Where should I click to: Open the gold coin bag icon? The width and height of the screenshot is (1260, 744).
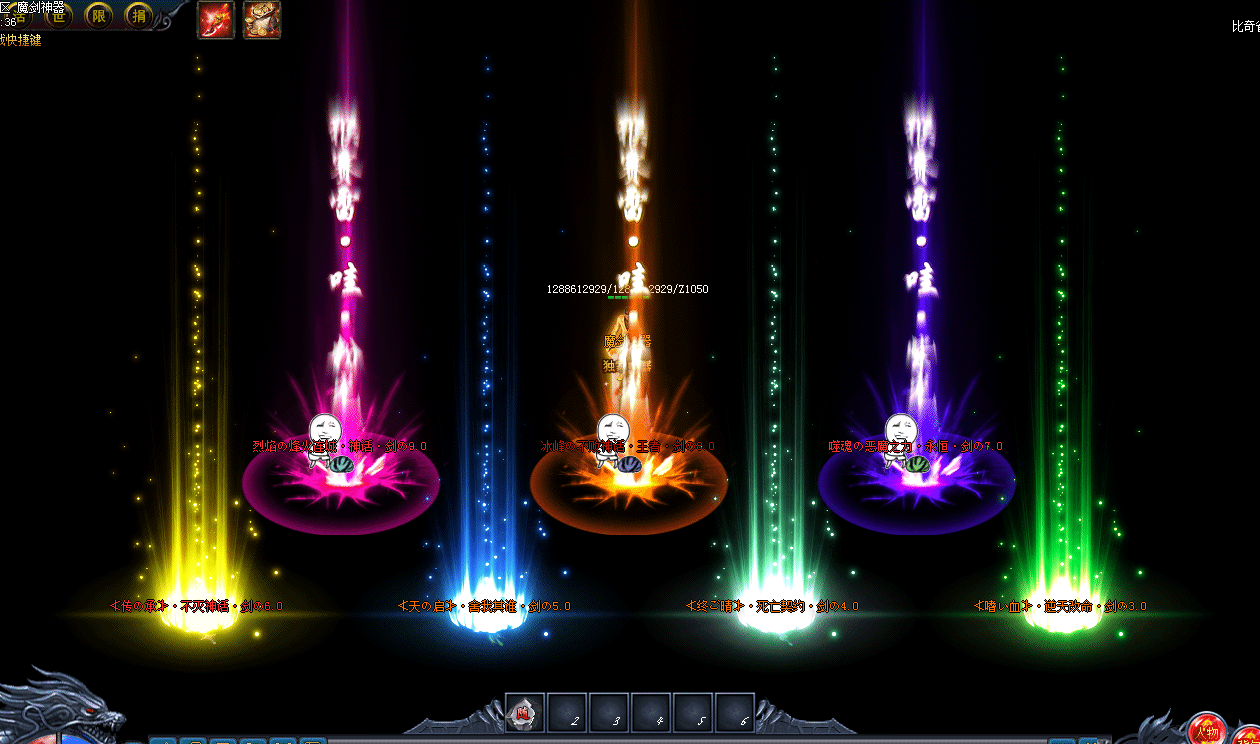click(x=262, y=20)
